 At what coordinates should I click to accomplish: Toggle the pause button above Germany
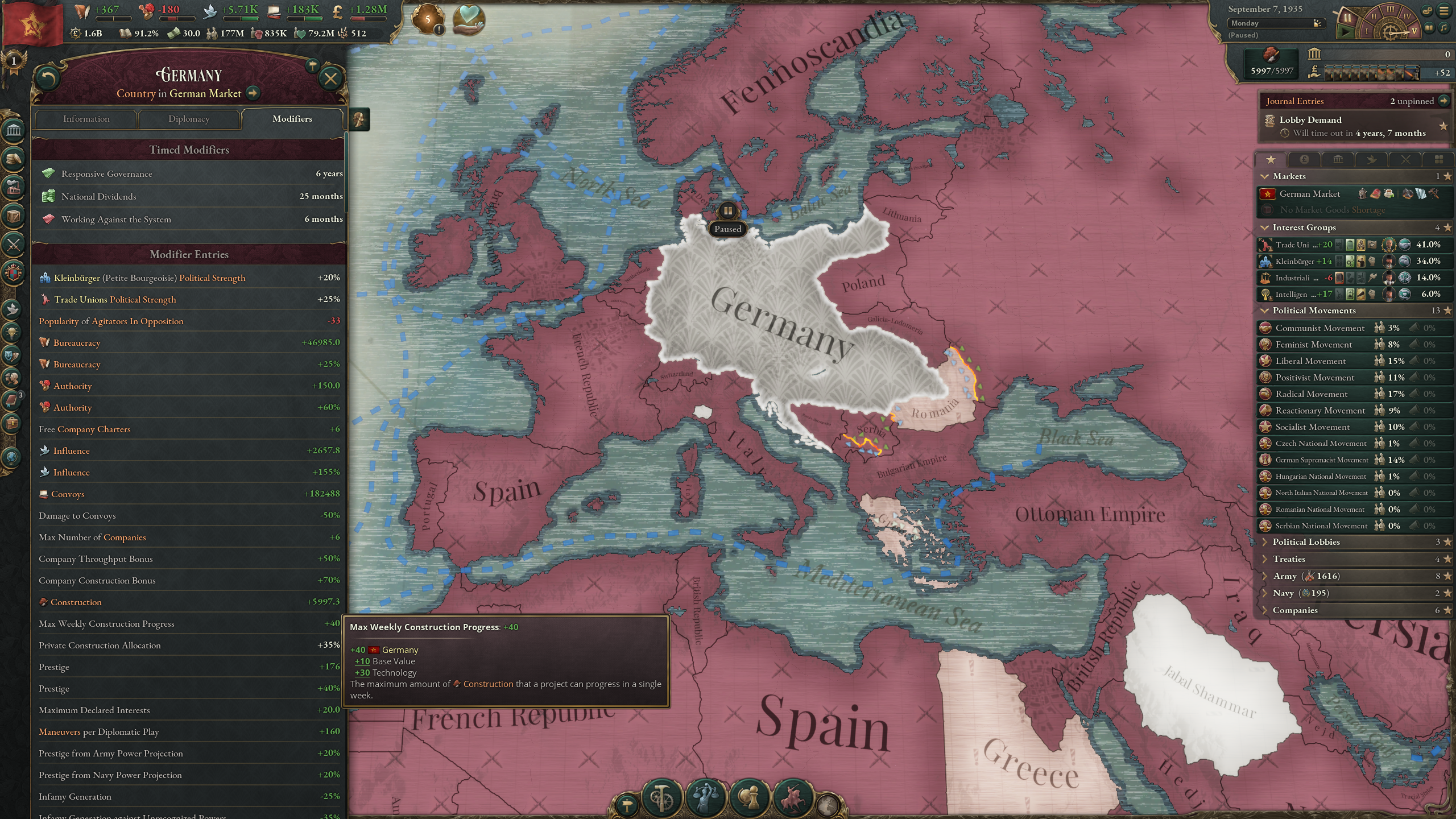(x=728, y=211)
